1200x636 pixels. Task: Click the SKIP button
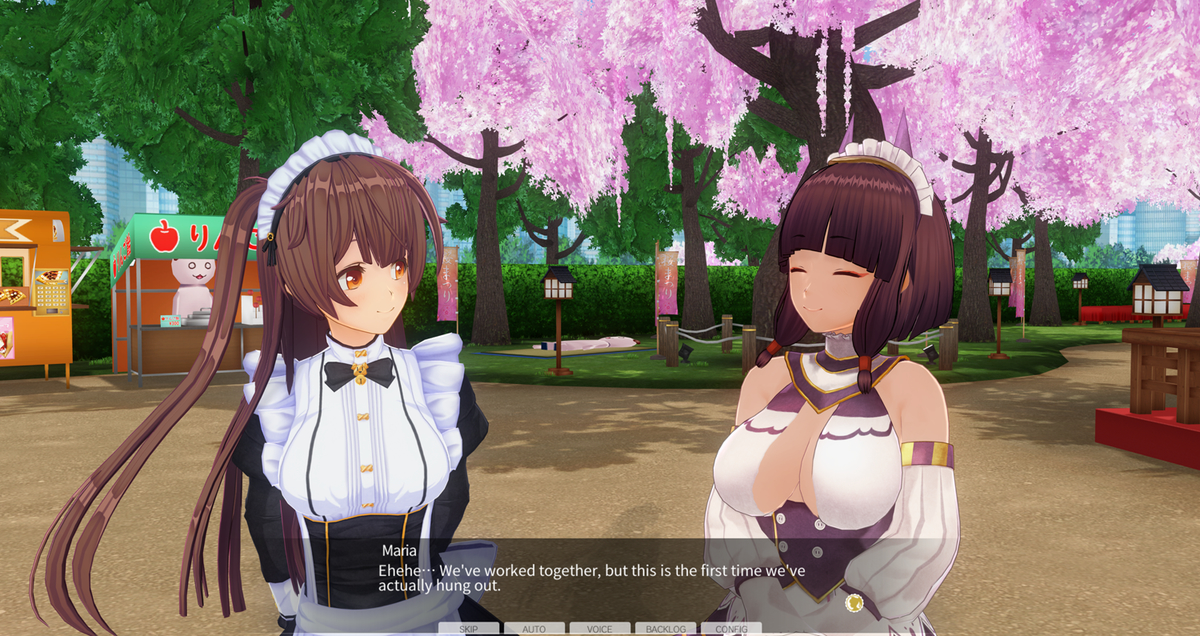pos(468,629)
